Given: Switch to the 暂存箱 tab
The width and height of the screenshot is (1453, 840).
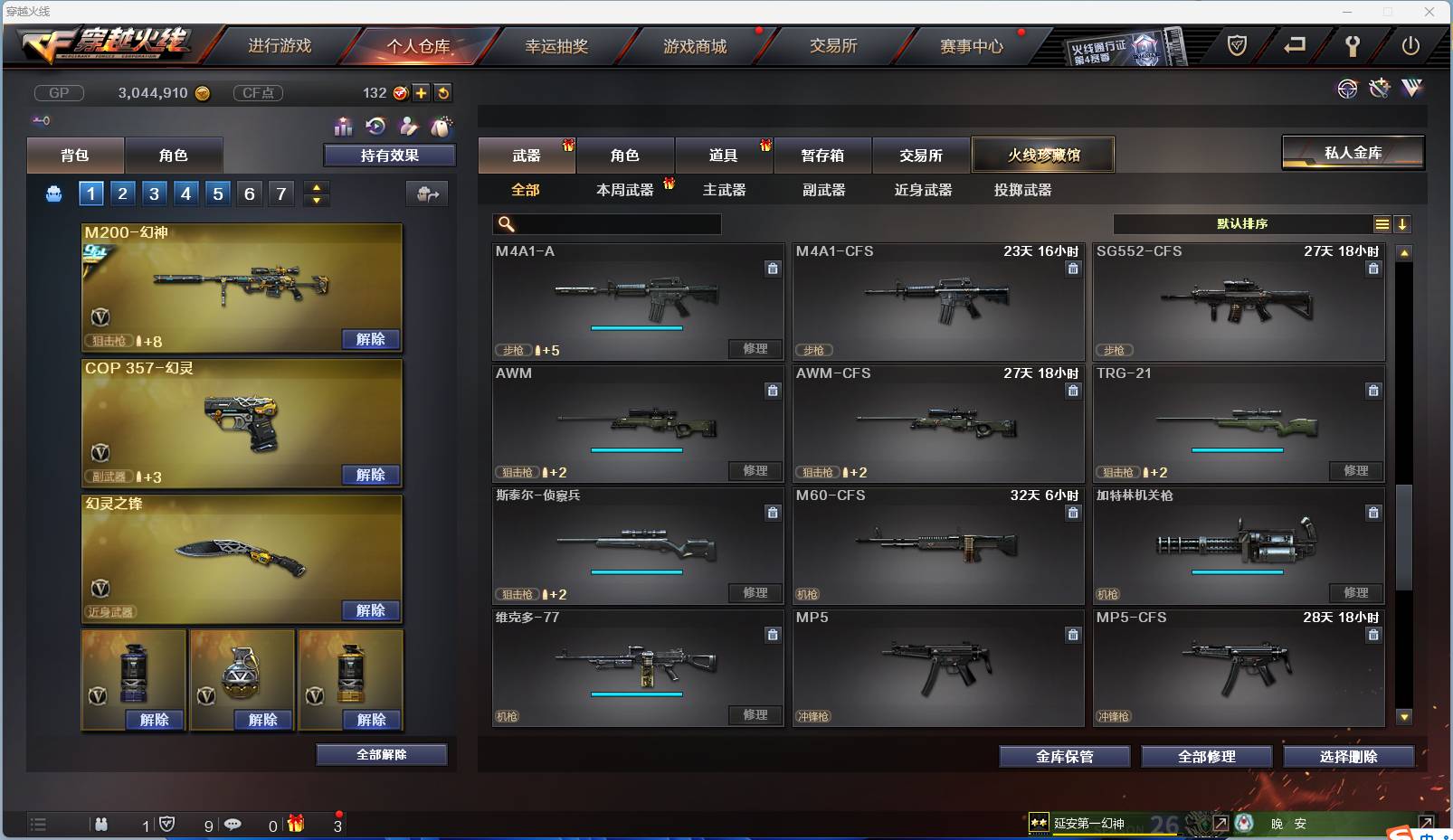Looking at the screenshot, I should pos(821,155).
